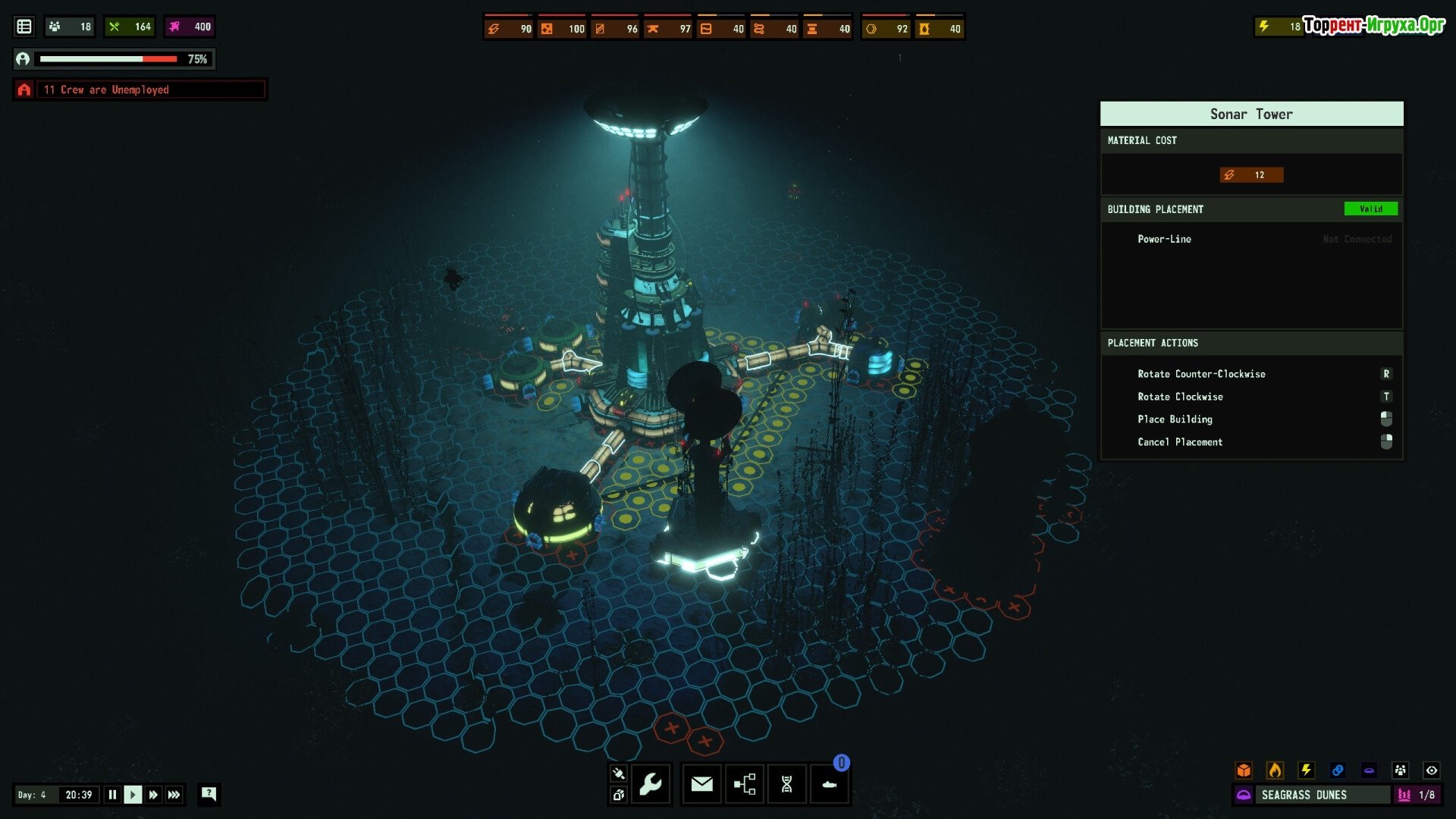Toggle the flame heat overlay
This screenshot has height=819, width=1456.
[1276, 770]
